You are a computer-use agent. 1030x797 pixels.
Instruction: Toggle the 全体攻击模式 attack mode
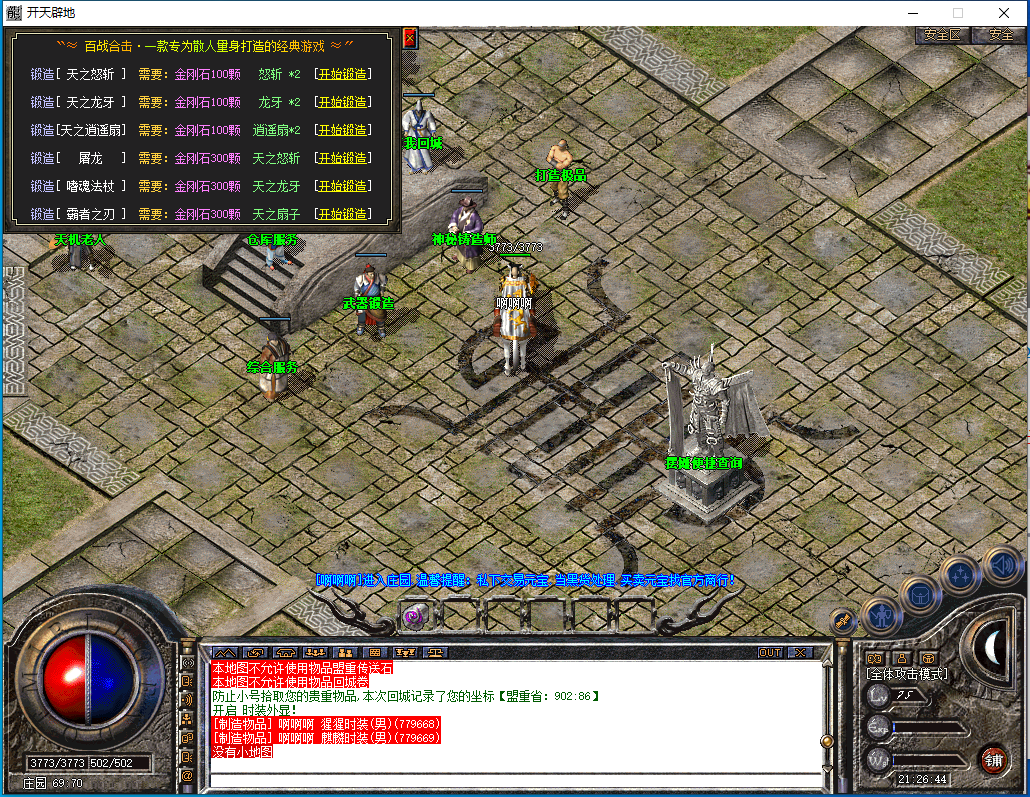[x=906, y=674]
